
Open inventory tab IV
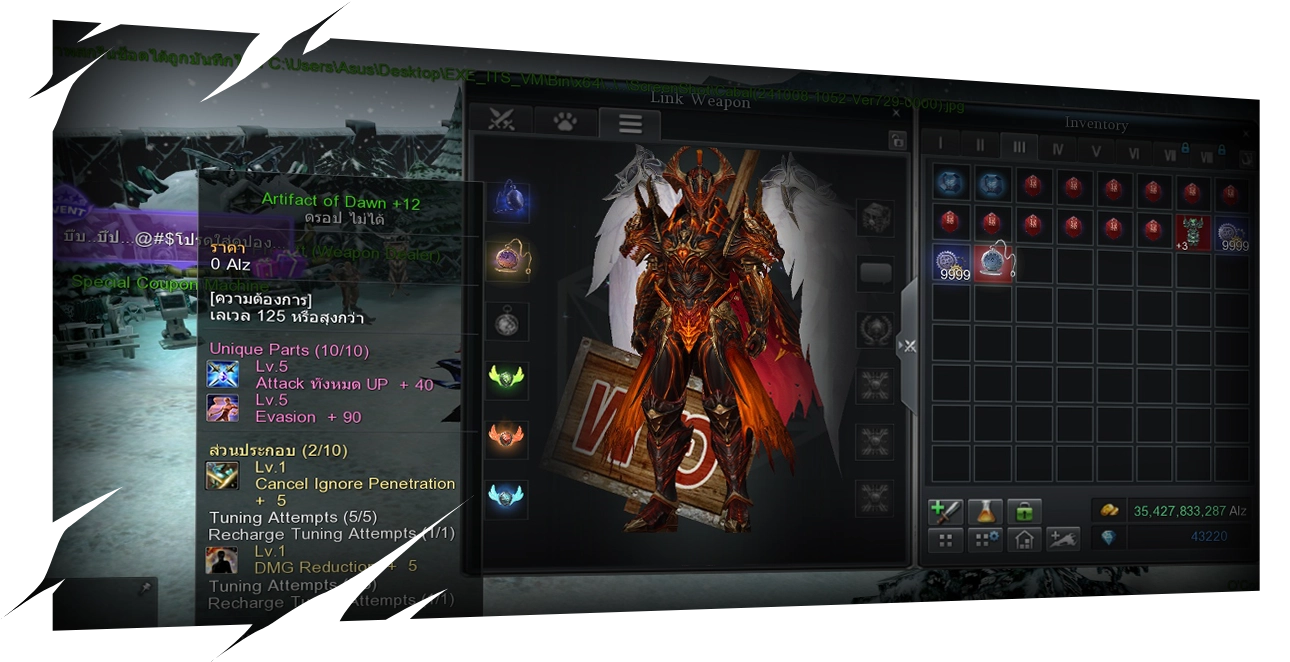pos(1057,148)
